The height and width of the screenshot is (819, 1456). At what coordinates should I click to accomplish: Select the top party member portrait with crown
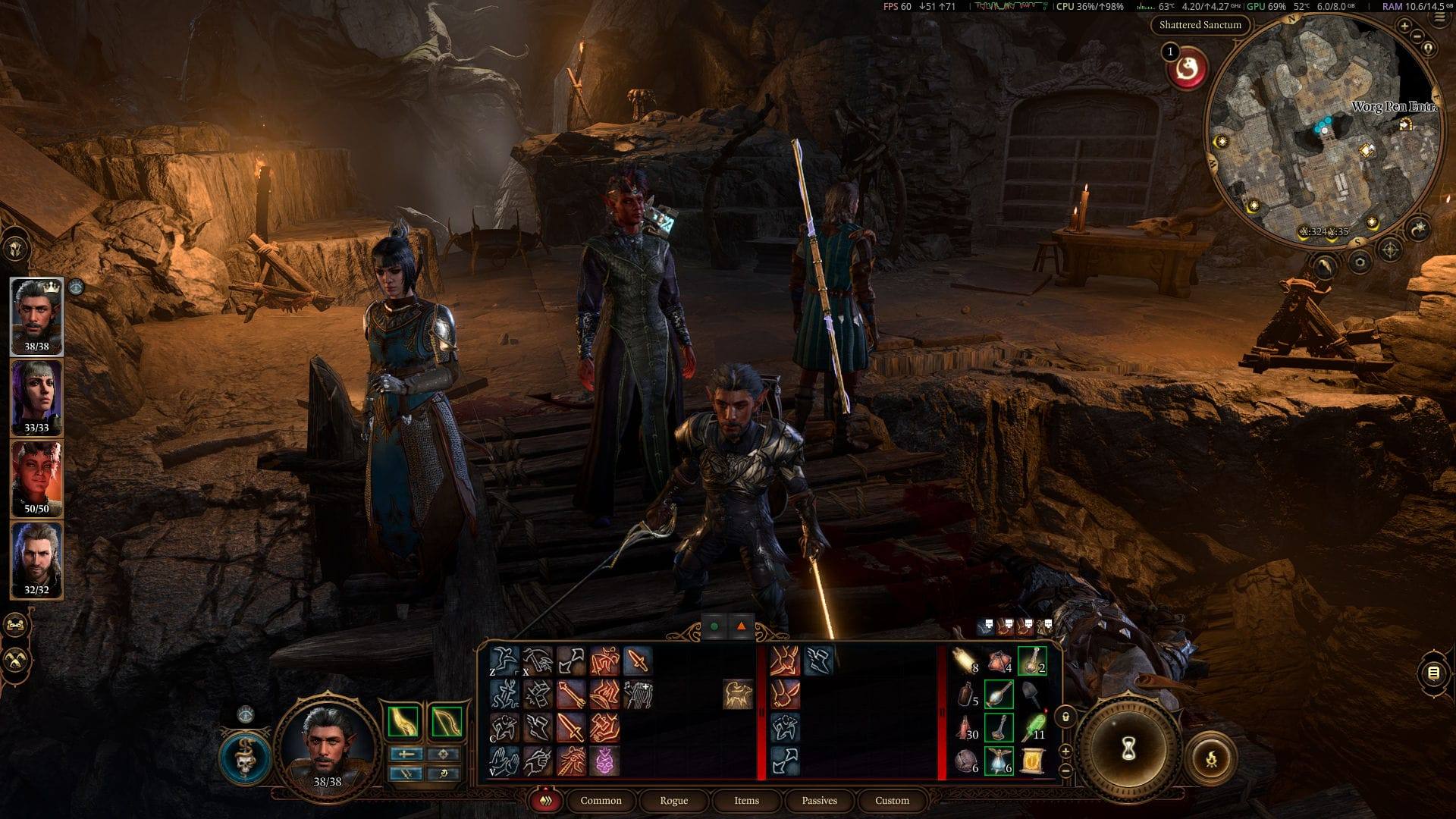click(36, 315)
